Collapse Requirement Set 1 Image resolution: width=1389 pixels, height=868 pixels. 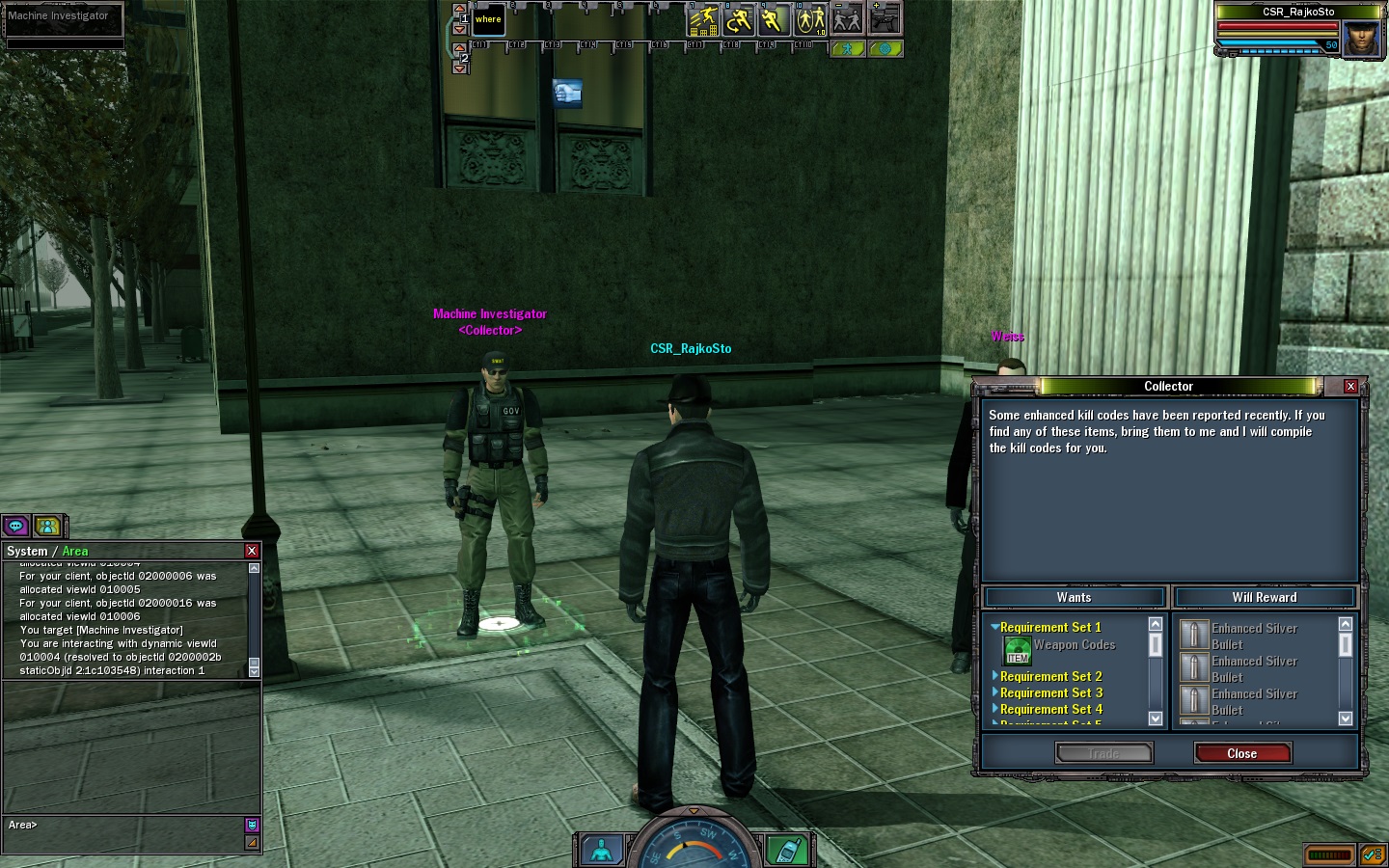[x=994, y=627]
